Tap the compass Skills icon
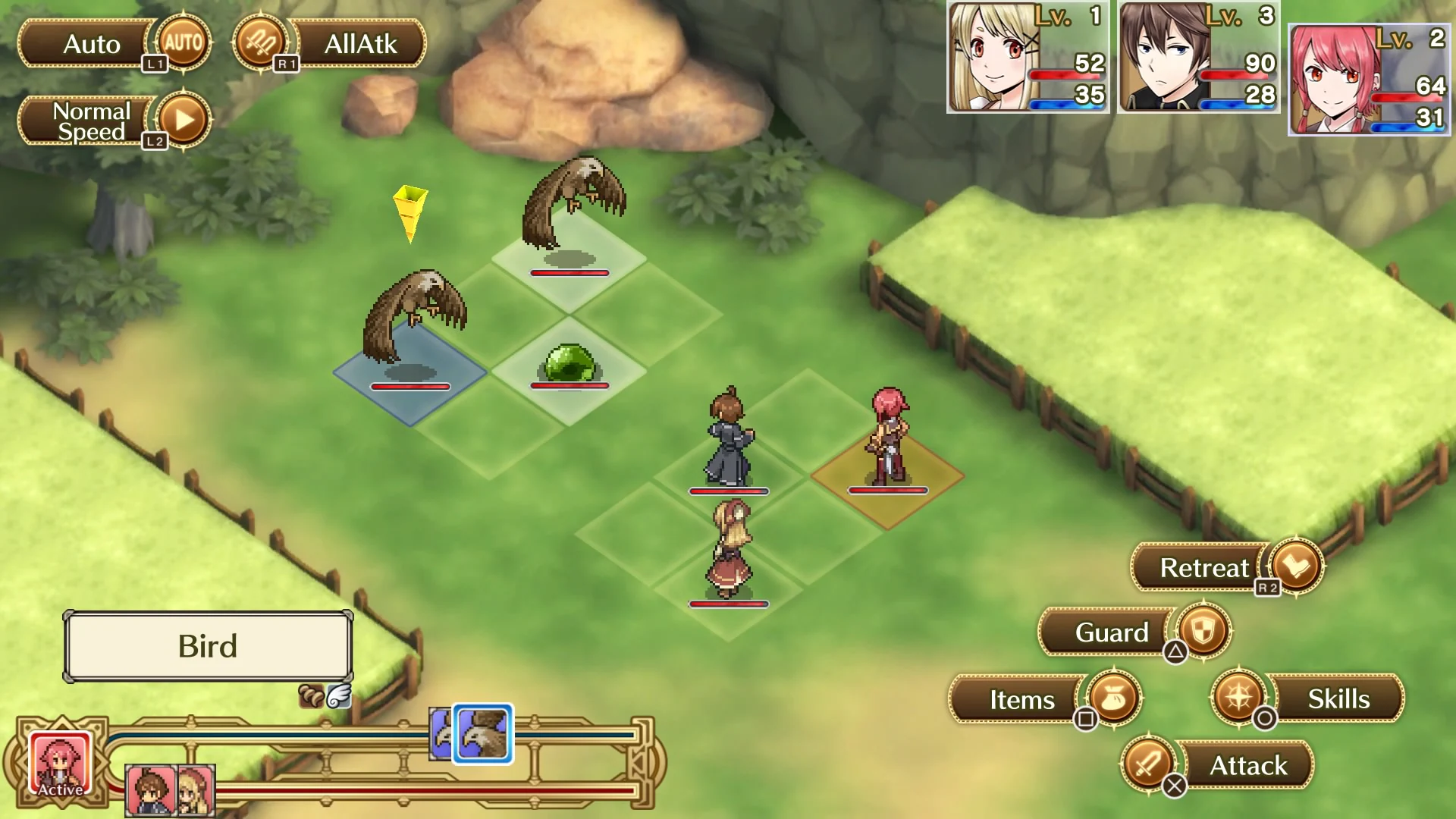The width and height of the screenshot is (1456, 819). [1239, 698]
